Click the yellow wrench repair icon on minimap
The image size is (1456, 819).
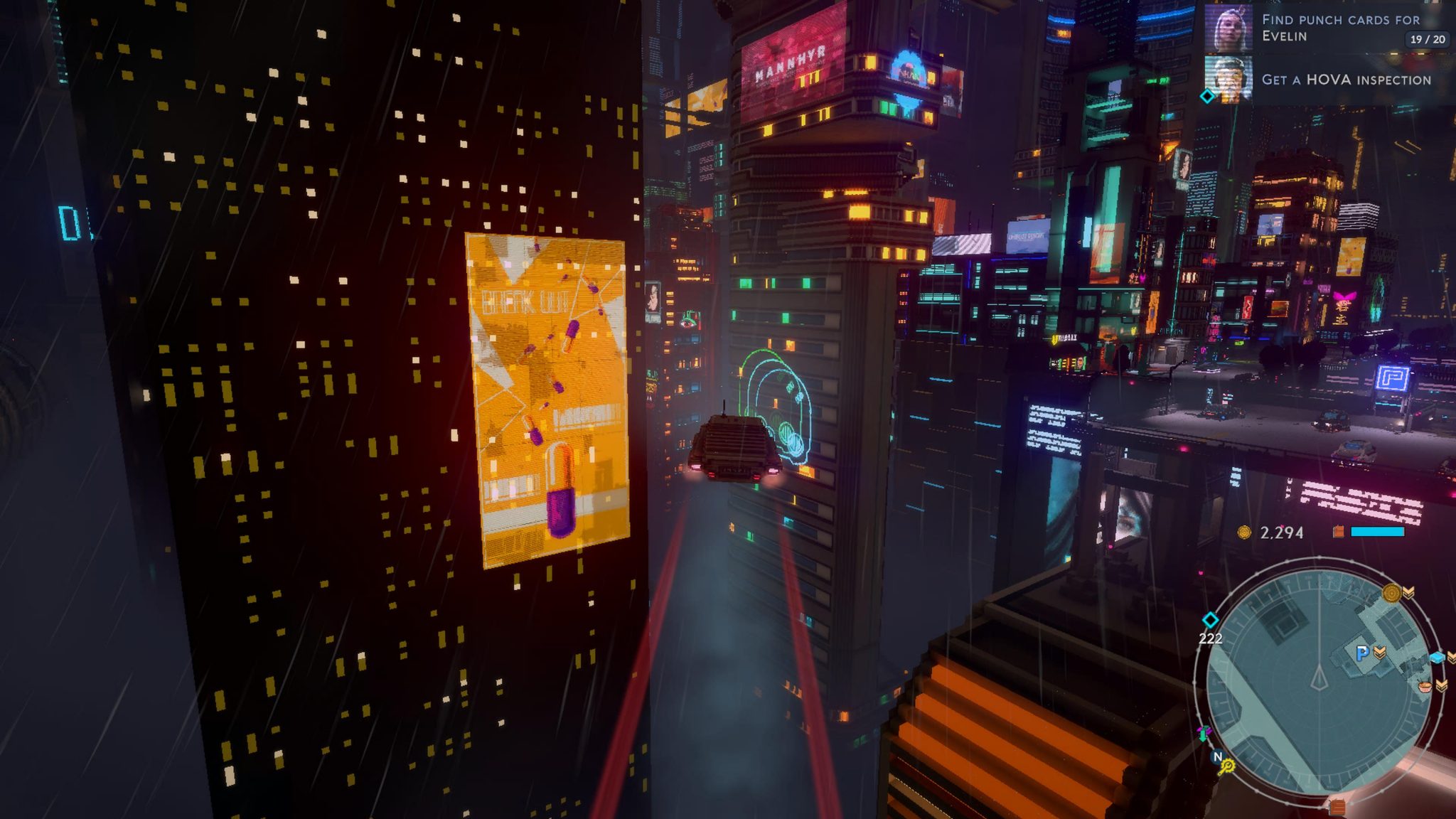[x=1226, y=768]
